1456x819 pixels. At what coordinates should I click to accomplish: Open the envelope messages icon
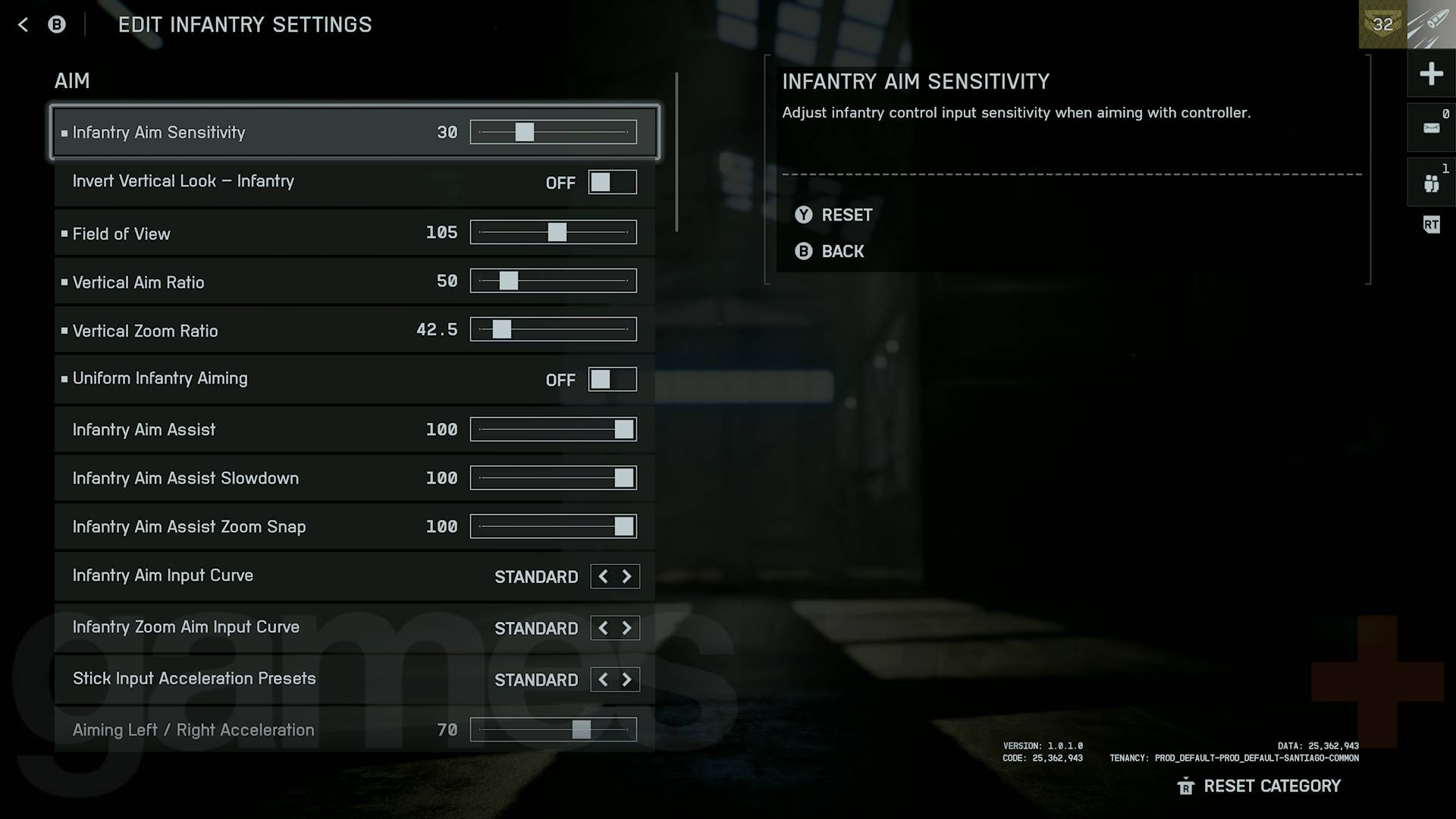pos(1431,128)
